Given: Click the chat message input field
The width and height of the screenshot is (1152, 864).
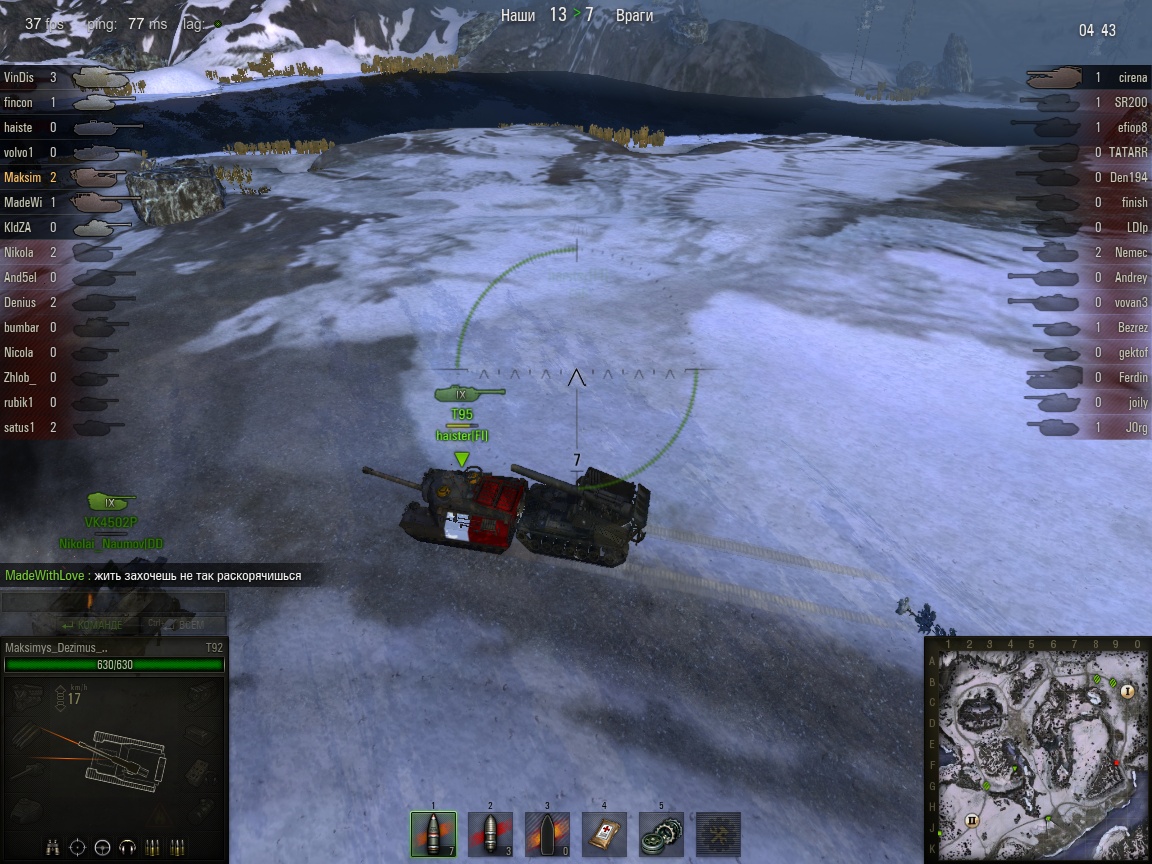Looking at the screenshot, I should click(x=113, y=602).
